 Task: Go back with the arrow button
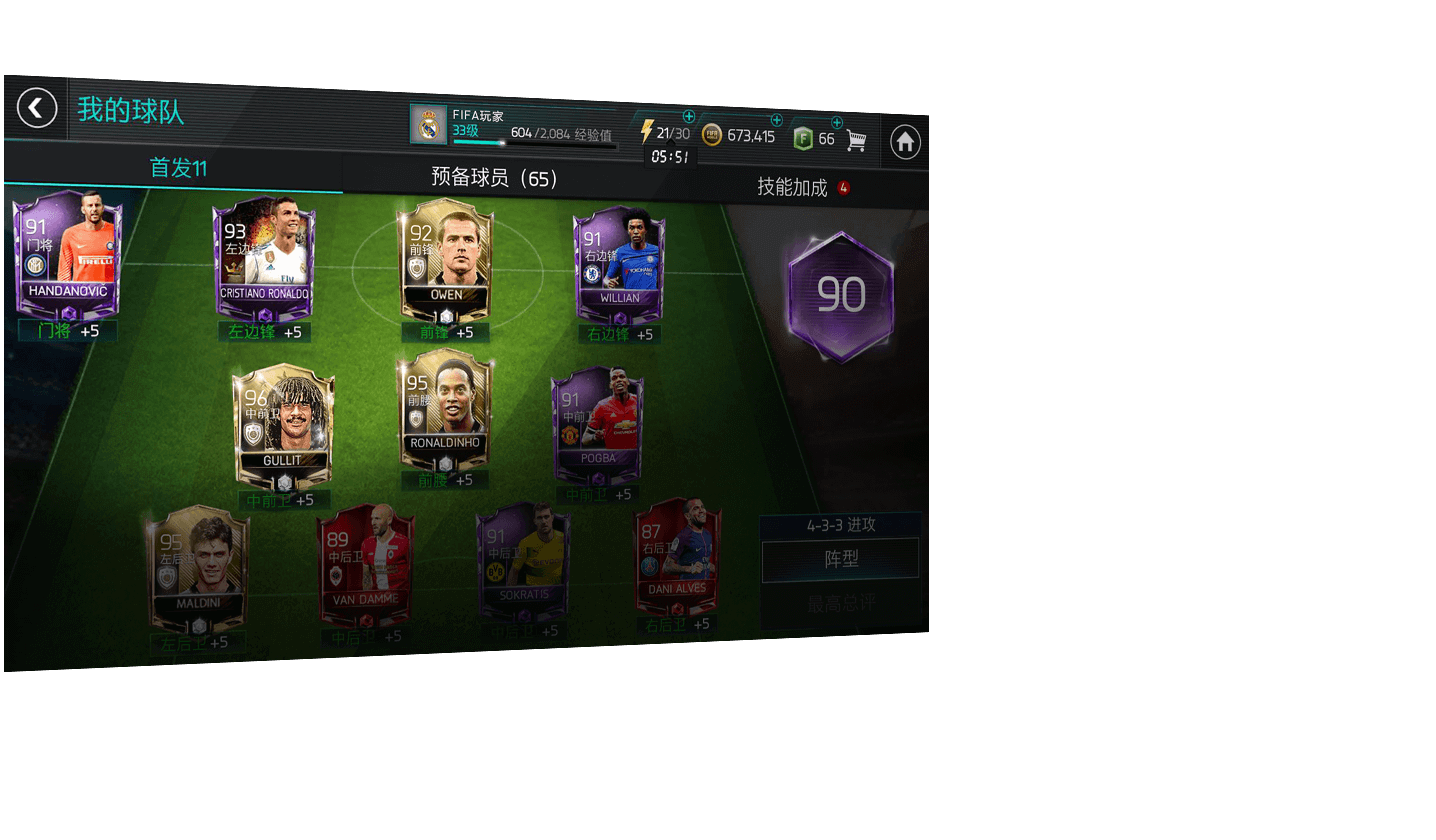(x=37, y=108)
